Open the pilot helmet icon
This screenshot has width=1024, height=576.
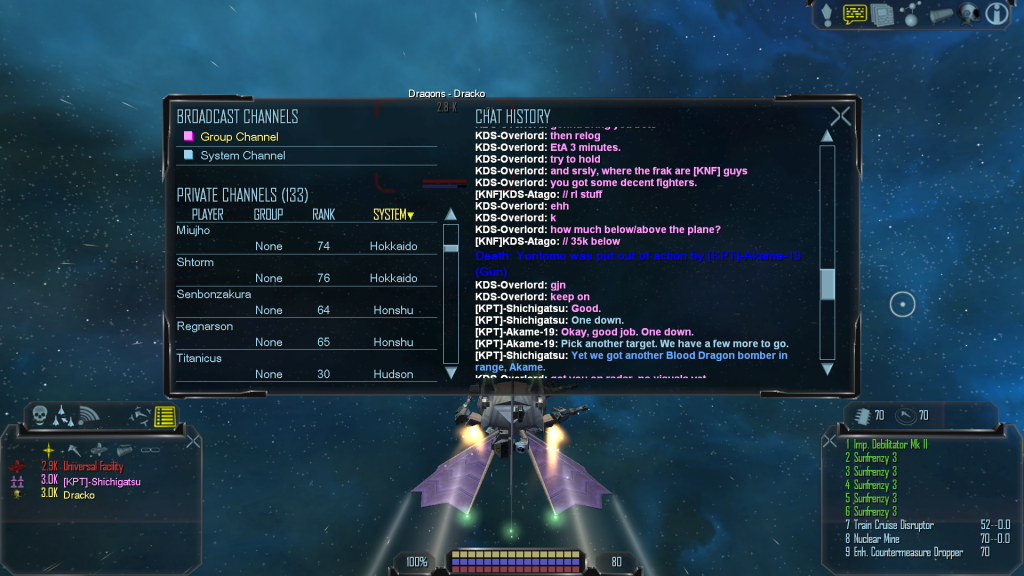(968, 14)
